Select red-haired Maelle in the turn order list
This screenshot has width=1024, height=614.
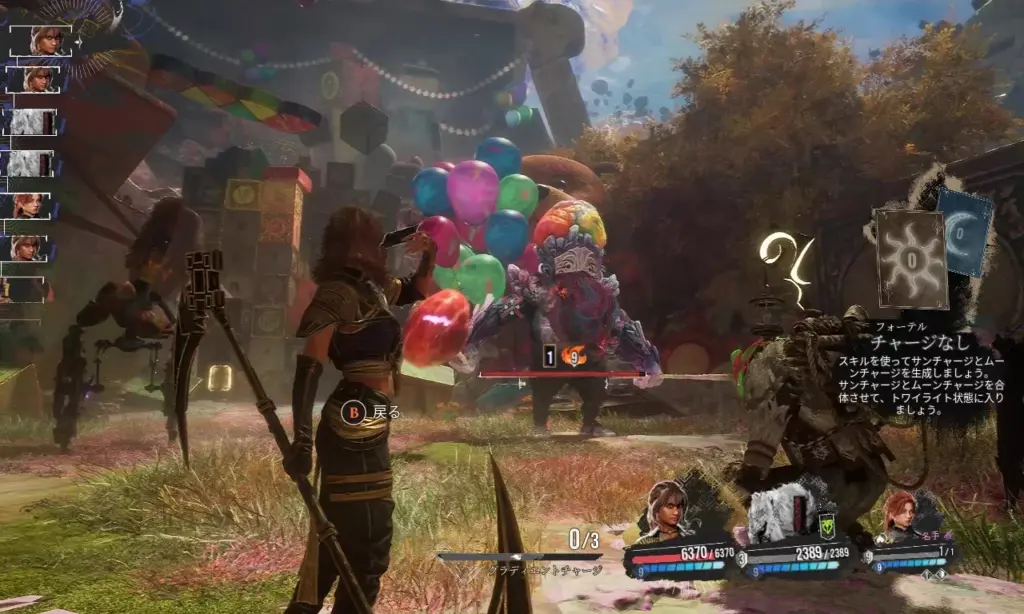[30, 205]
